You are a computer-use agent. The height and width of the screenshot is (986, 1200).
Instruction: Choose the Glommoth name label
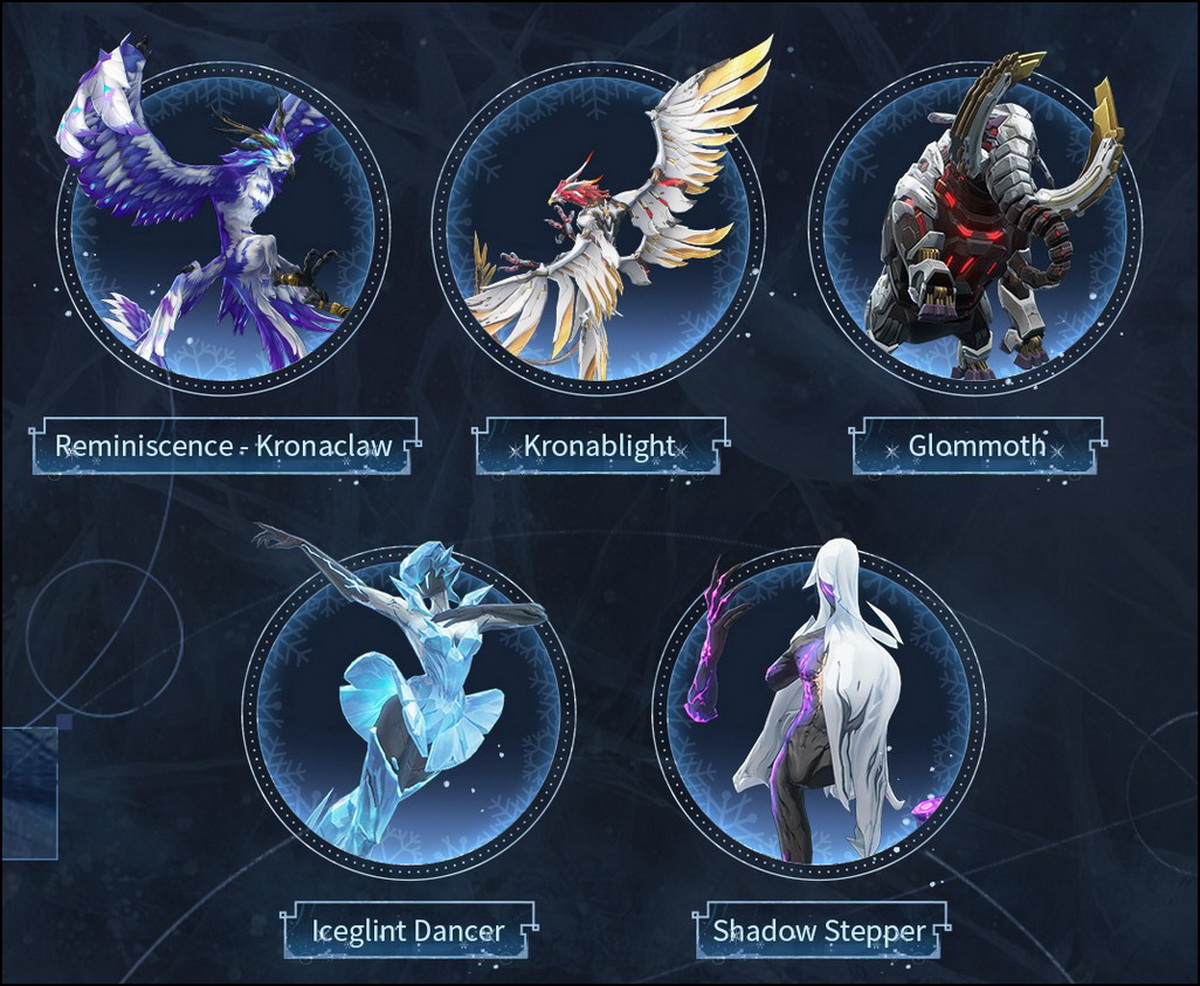pyautogui.click(x=977, y=446)
